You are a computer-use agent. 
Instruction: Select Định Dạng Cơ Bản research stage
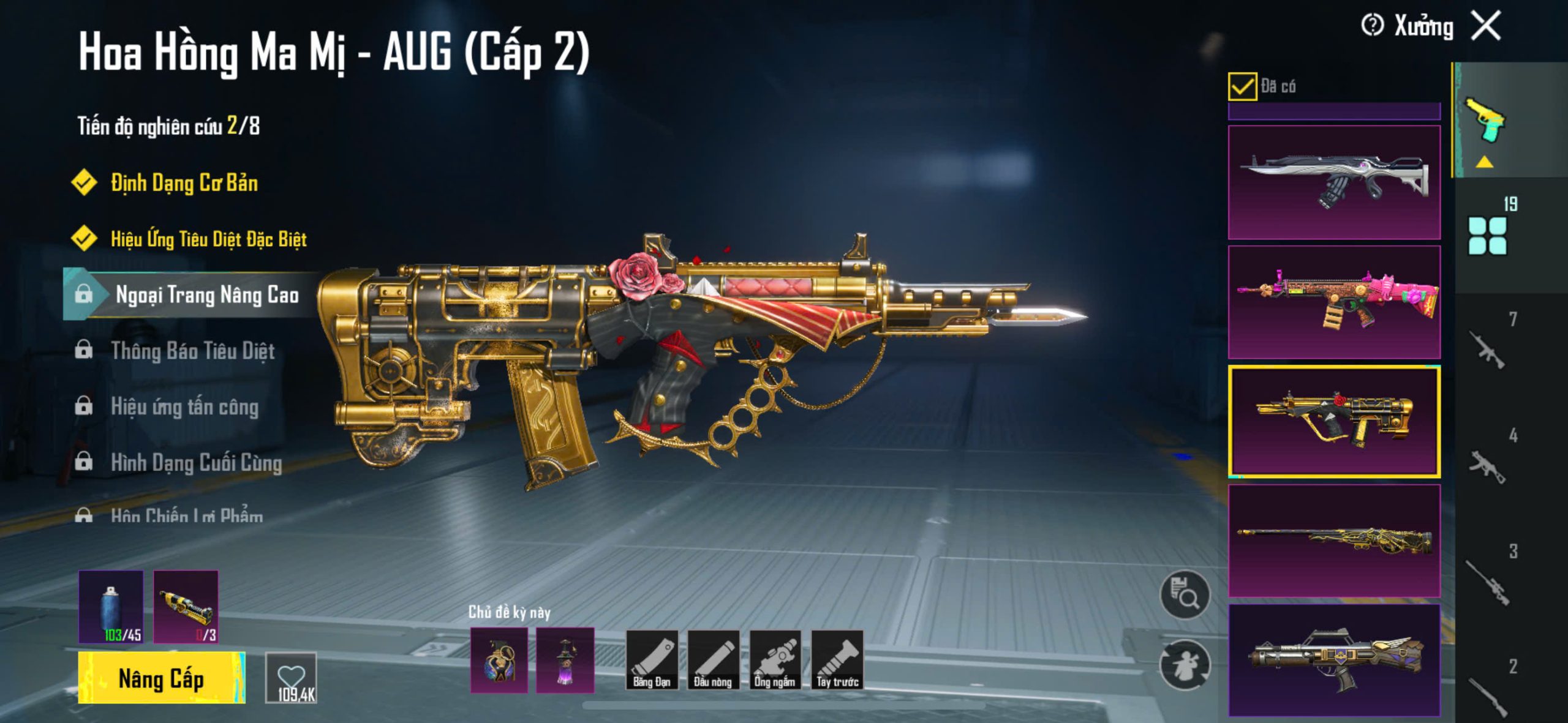(184, 183)
